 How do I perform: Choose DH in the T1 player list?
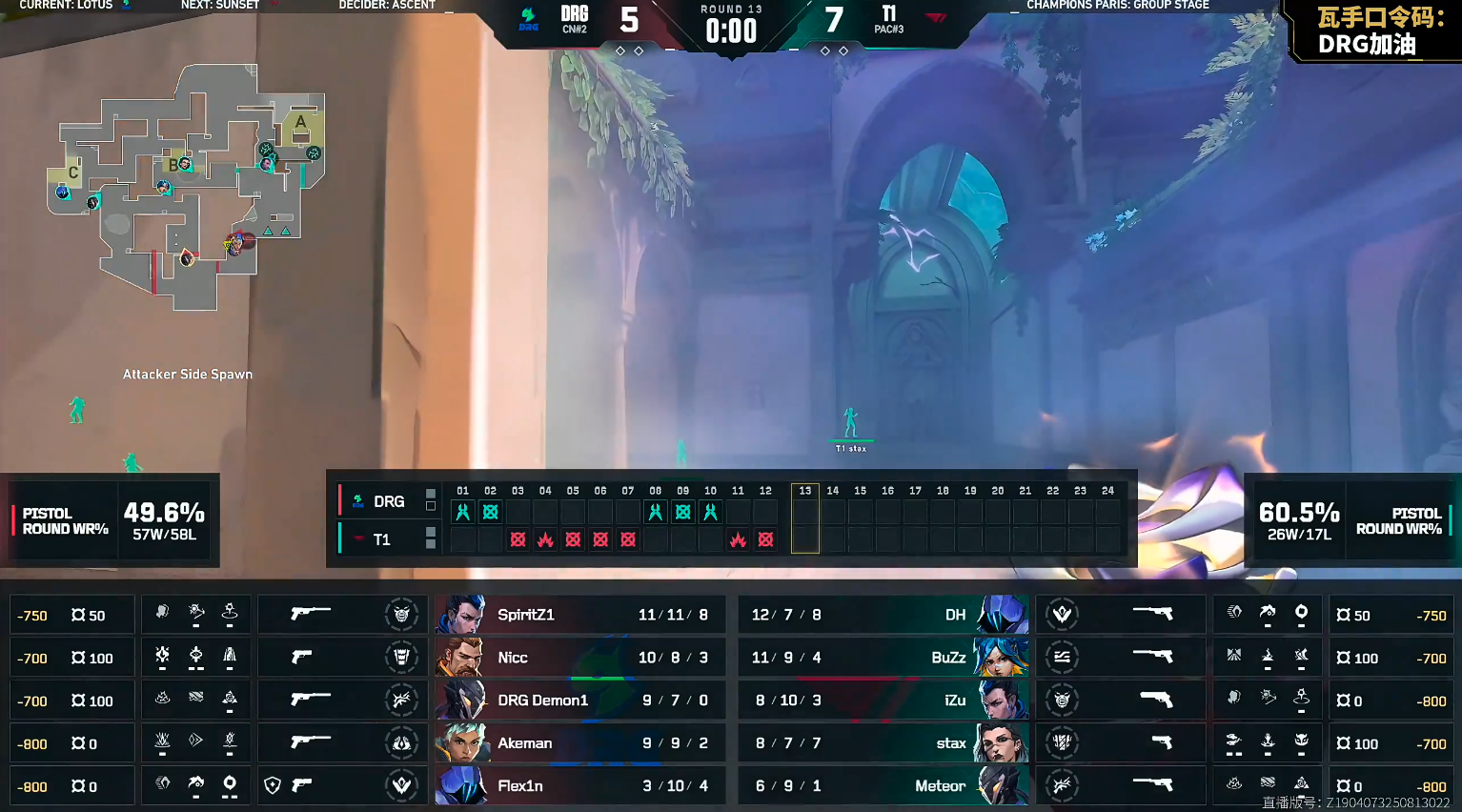[883, 615]
